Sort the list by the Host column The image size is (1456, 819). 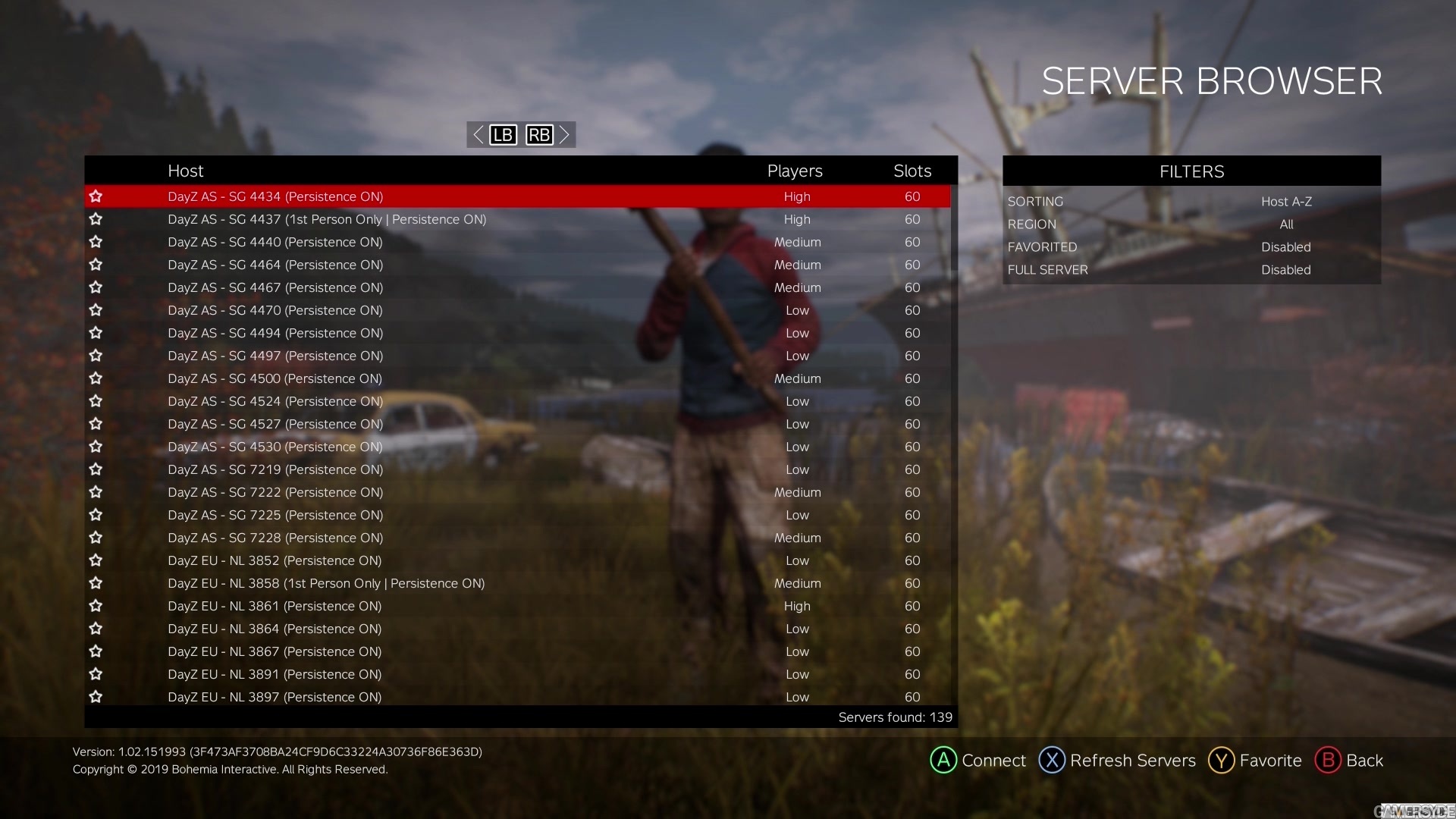click(x=186, y=171)
